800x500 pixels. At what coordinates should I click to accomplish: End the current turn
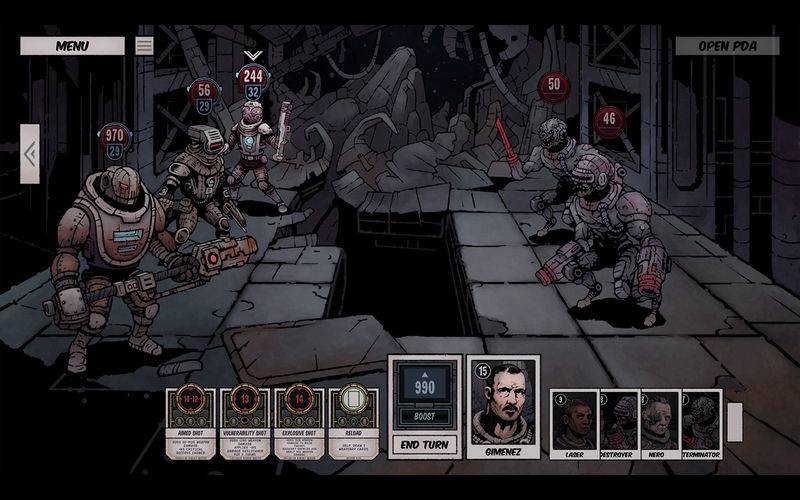pos(425,445)
